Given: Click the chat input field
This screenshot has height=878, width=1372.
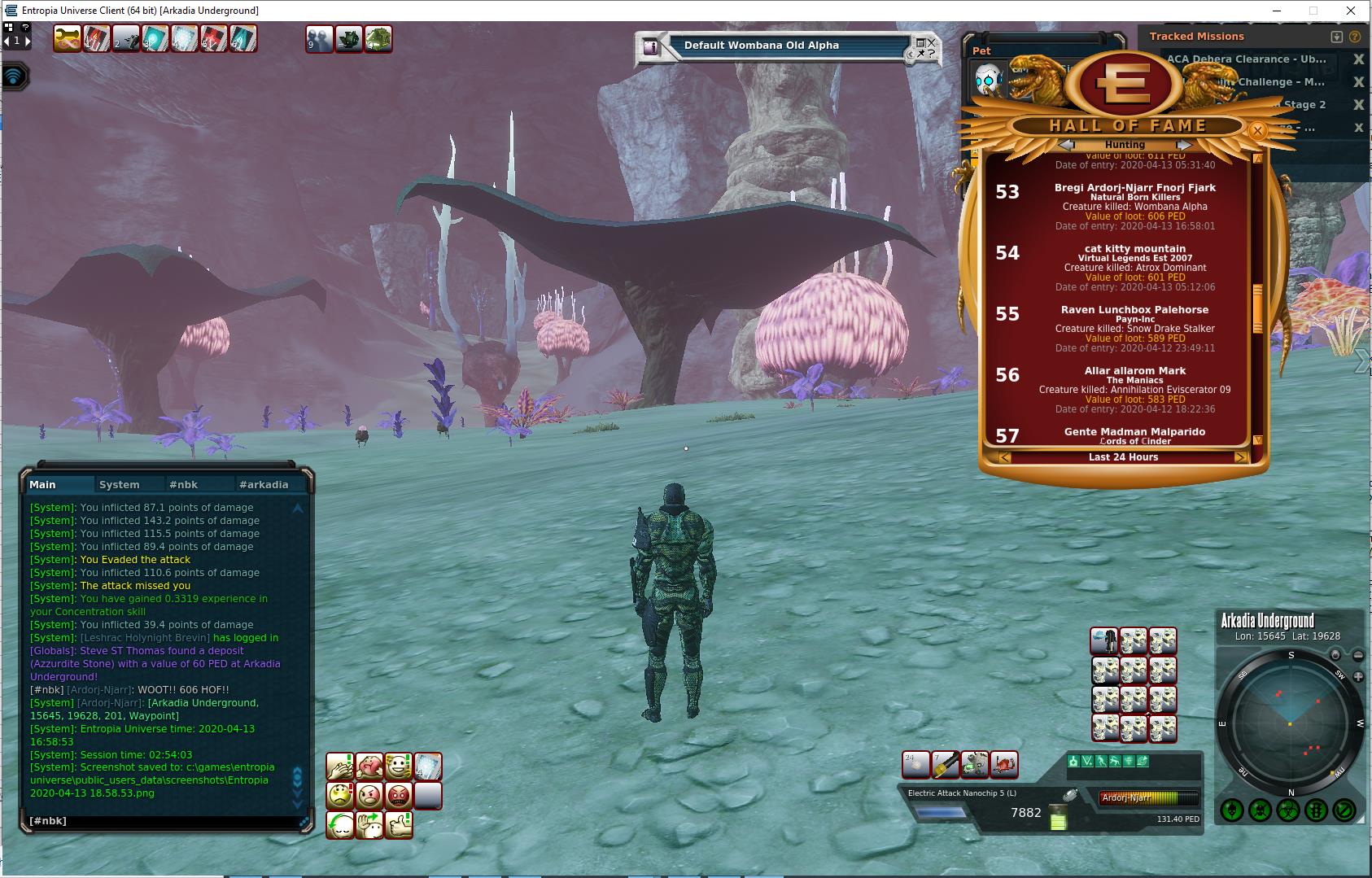Looking at the screenshot, I should point(163,821).
